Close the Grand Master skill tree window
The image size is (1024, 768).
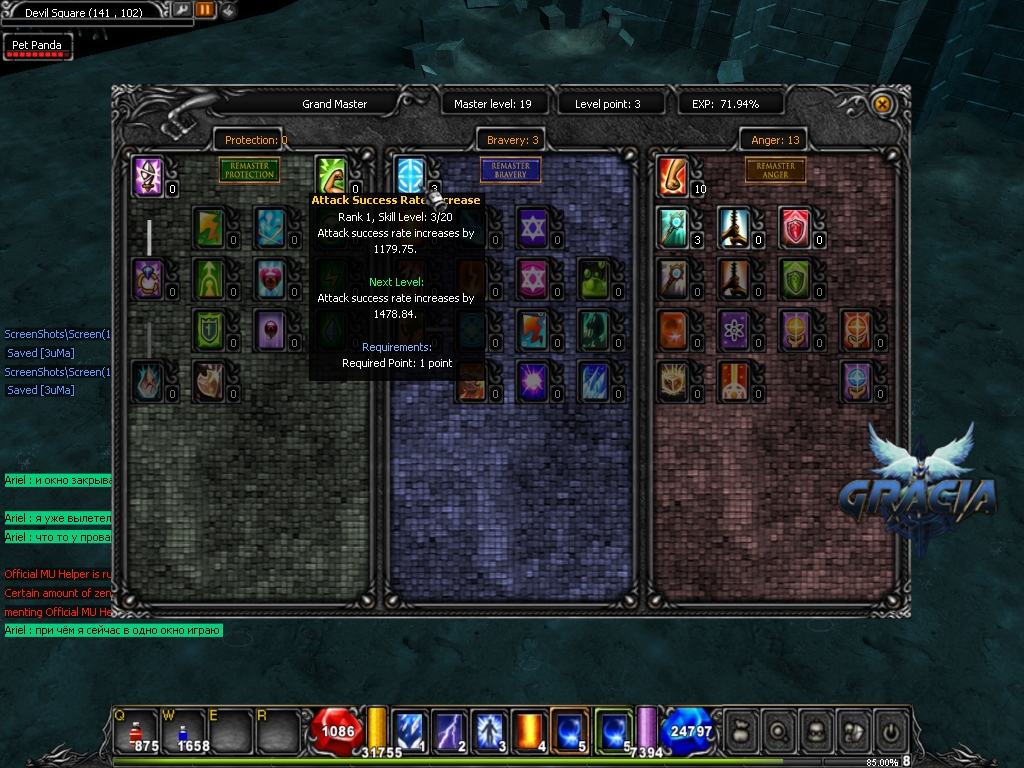pos(881,104)
